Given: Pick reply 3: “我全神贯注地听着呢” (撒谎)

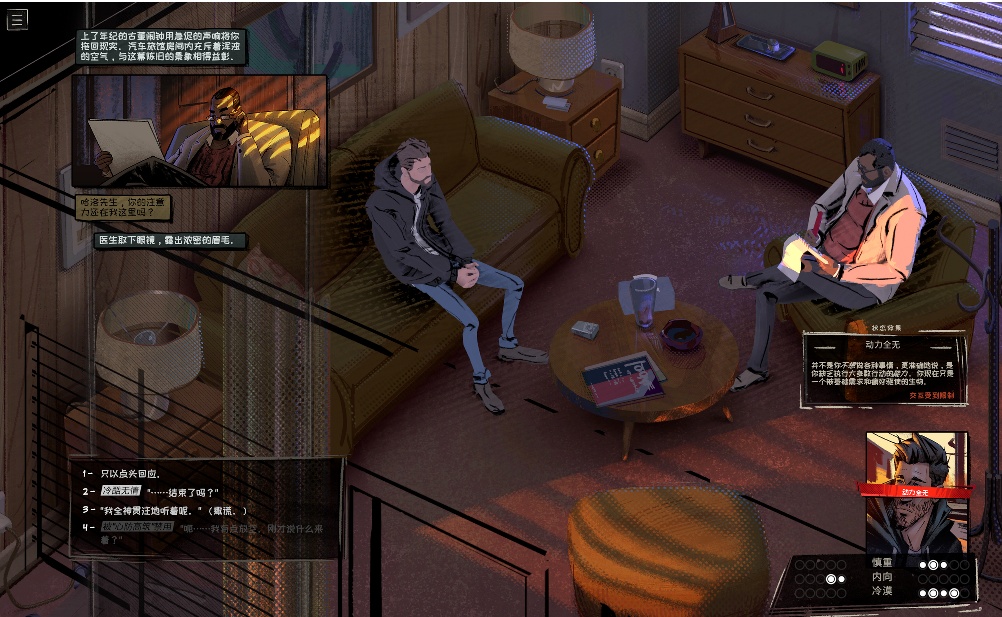Looking at the screenshot, I should point(173,509).
